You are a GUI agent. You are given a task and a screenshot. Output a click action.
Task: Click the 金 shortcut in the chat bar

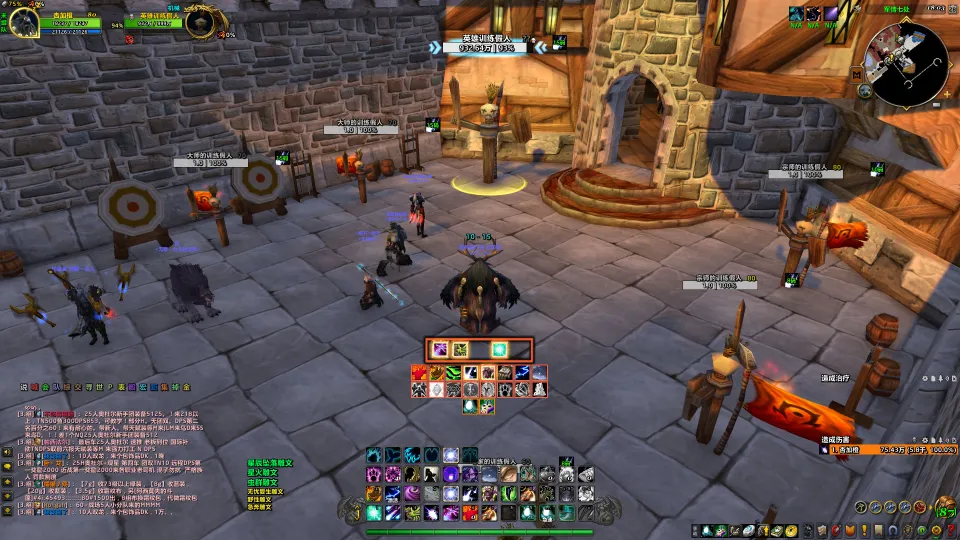coord(186,387)
